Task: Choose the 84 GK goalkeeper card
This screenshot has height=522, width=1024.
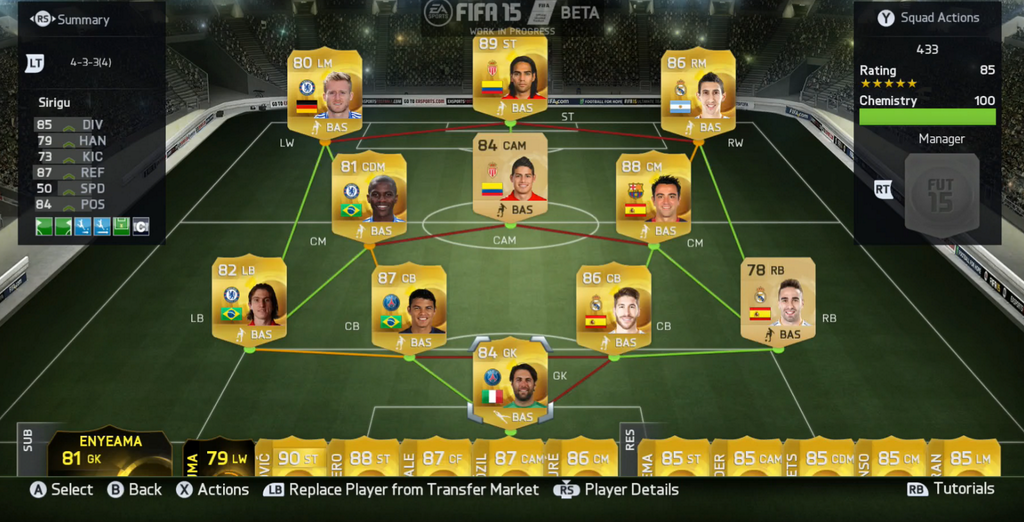Action: click(510, 381)
